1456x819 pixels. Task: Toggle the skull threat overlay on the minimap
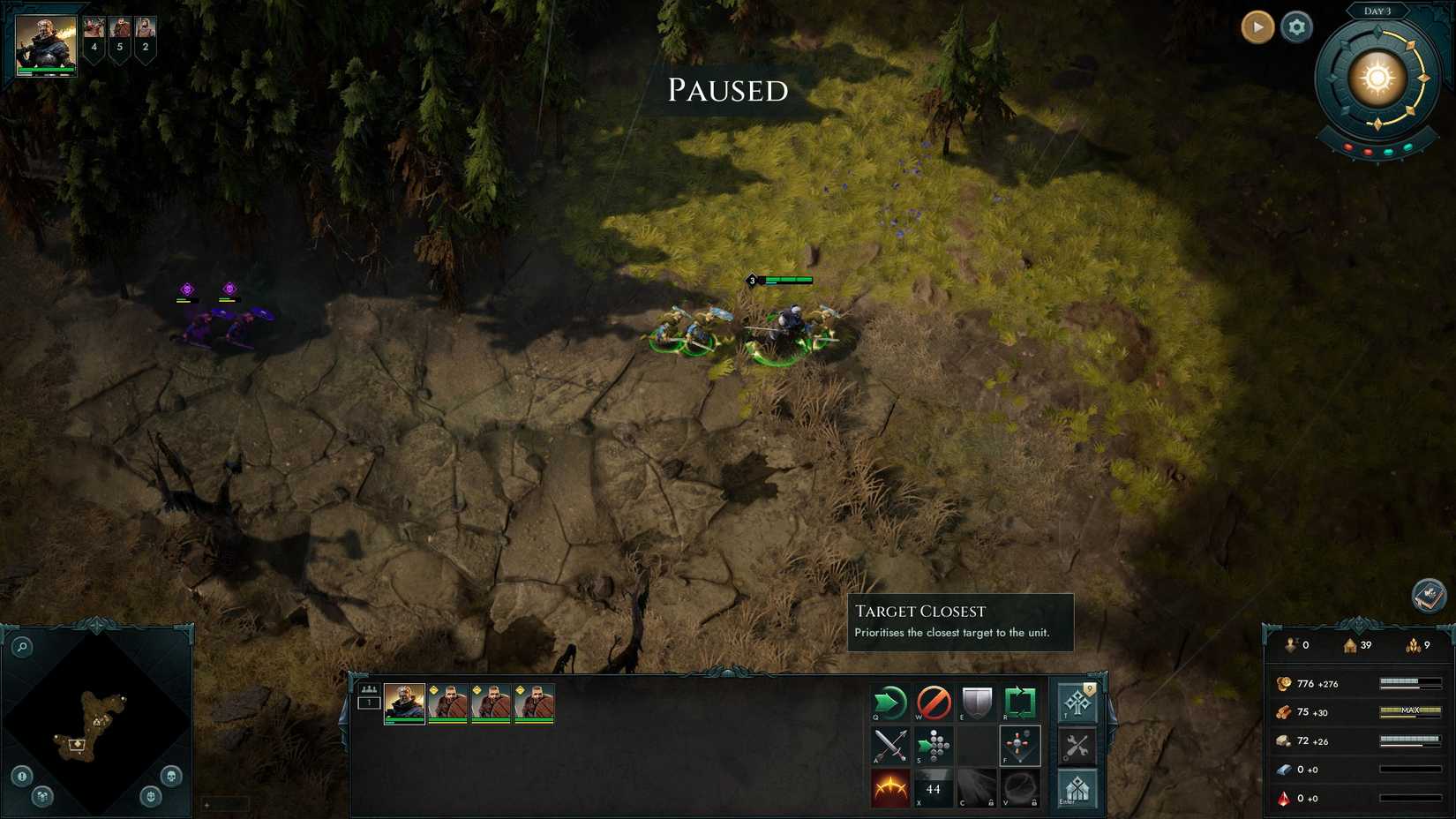[x=171, y=776]
